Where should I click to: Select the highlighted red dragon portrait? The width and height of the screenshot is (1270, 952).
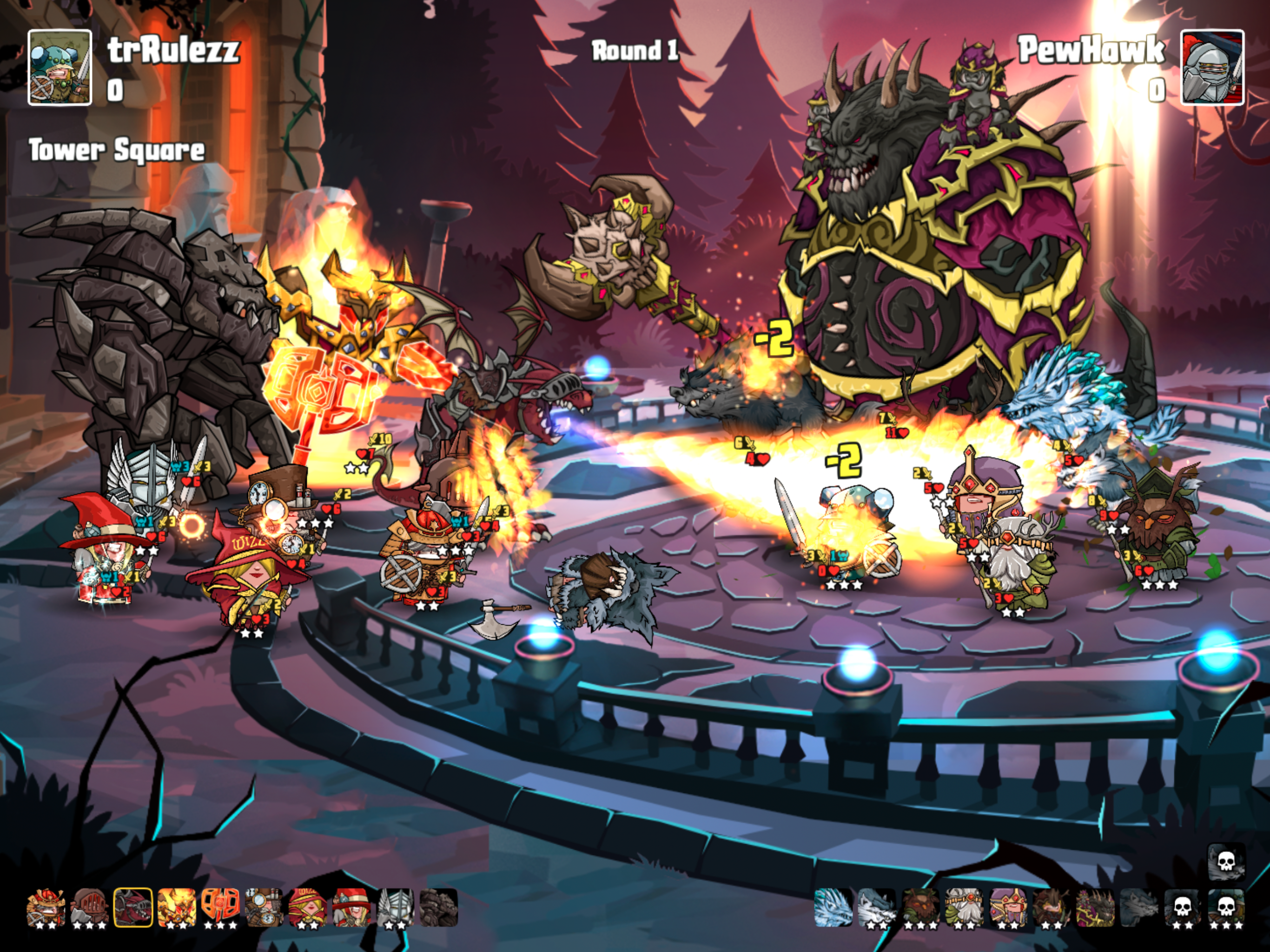click(132, 907)
